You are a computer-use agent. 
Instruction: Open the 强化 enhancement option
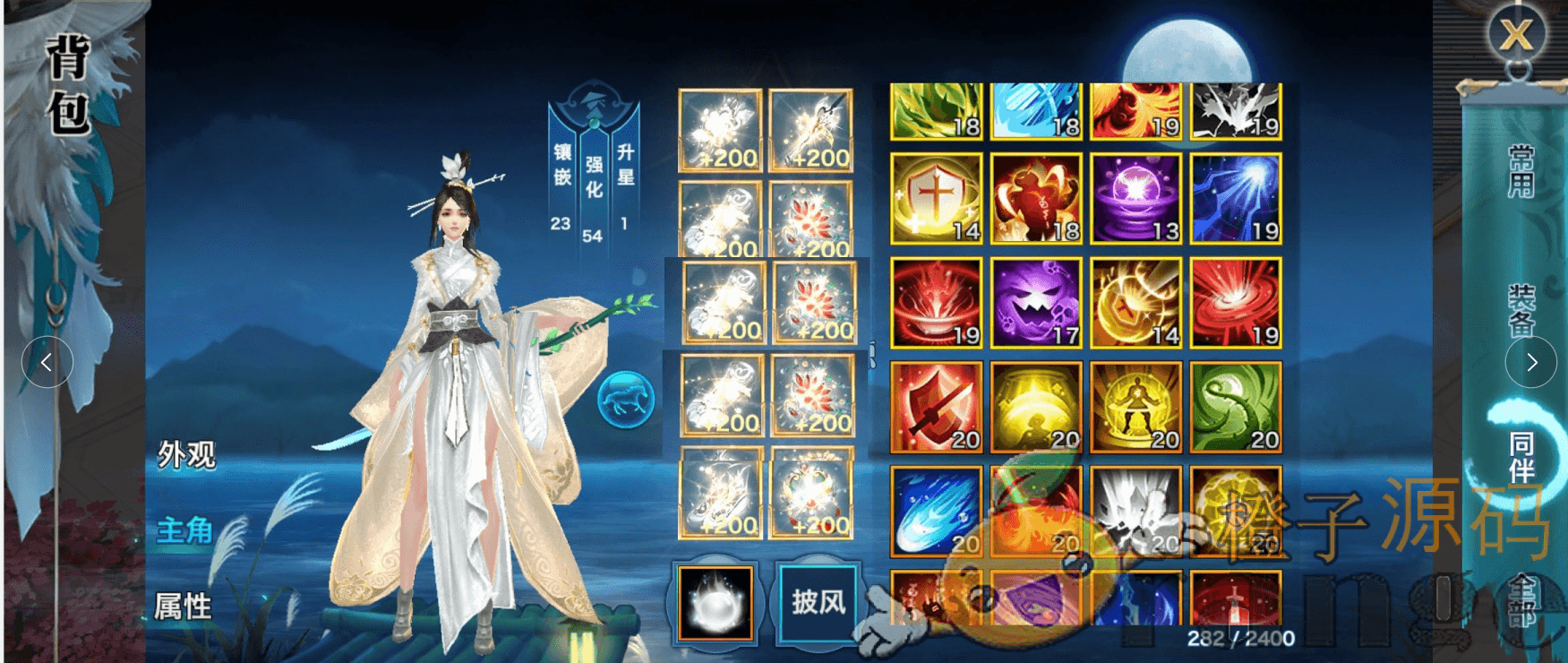click(x=593, y=177)
